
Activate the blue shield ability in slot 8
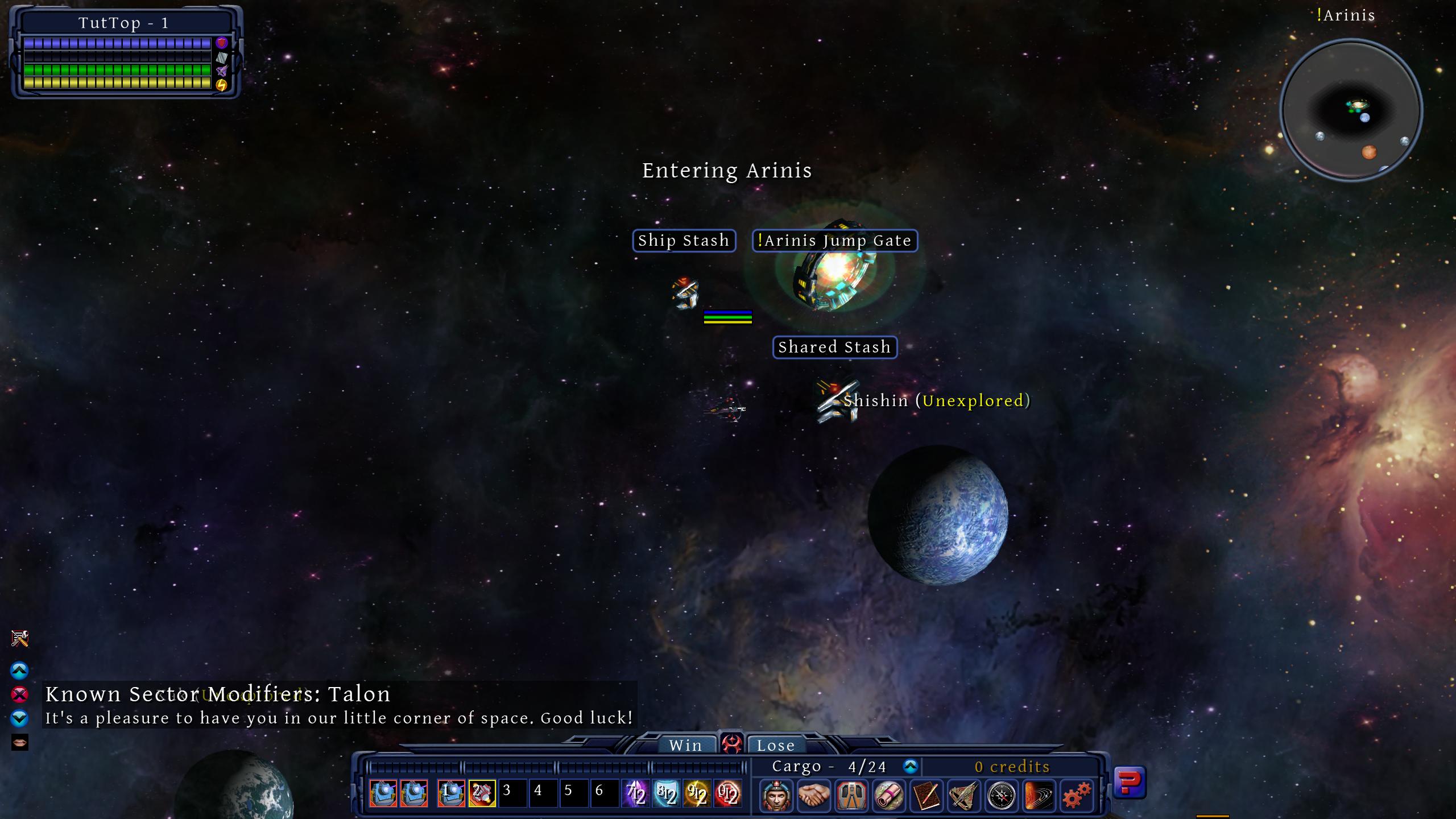[x=666, y=793]
